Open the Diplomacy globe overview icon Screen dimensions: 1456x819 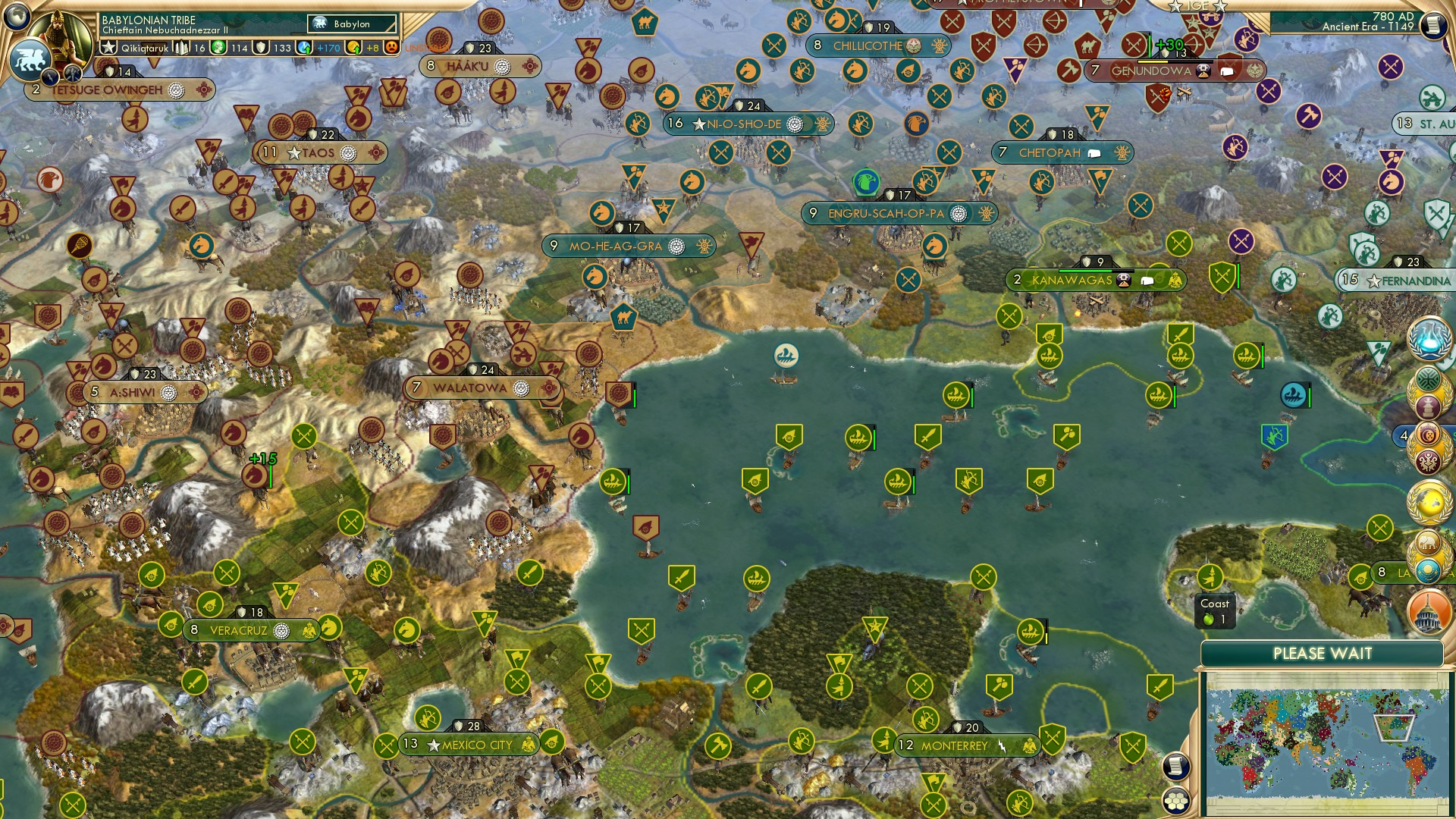tap(1429, 503)
